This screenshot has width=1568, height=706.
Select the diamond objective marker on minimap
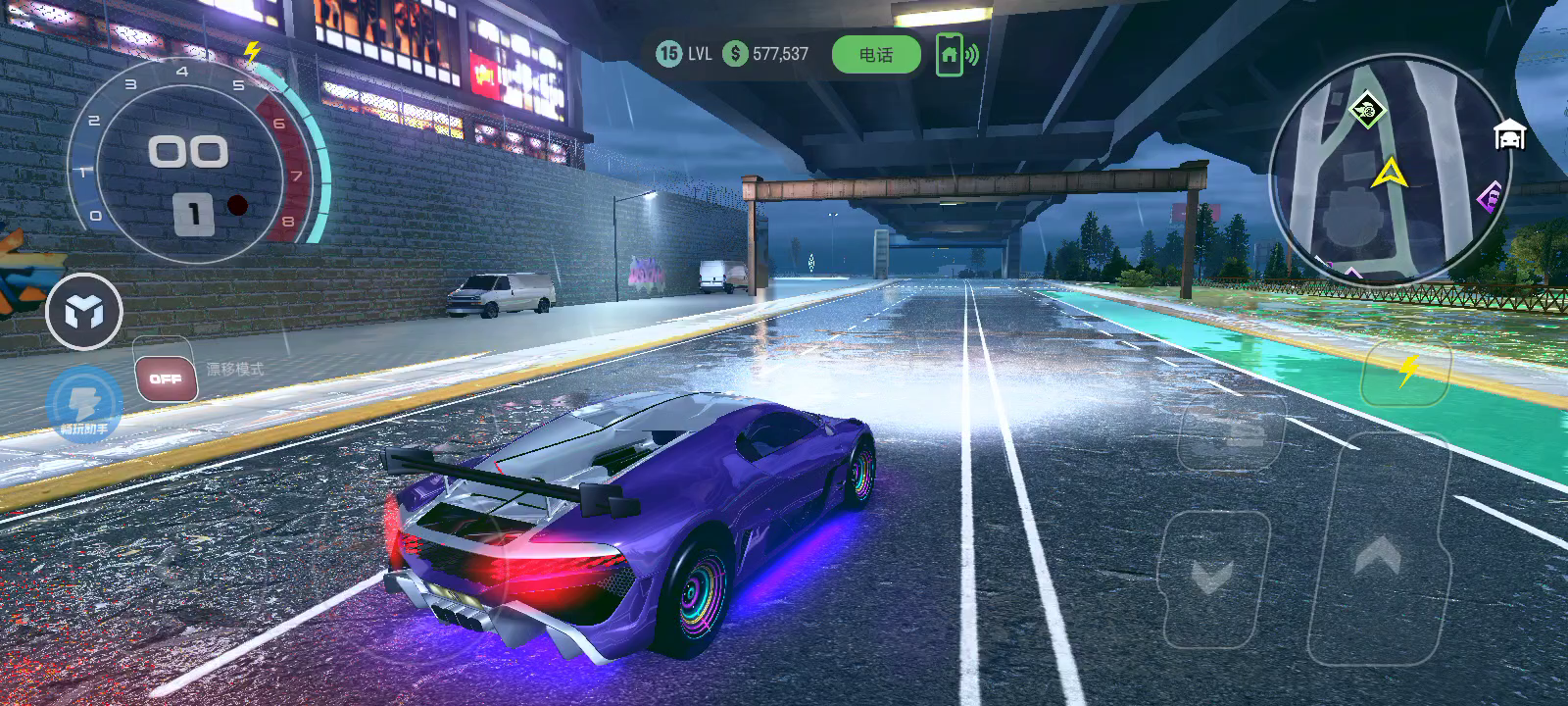click(x=1365, y=109)
